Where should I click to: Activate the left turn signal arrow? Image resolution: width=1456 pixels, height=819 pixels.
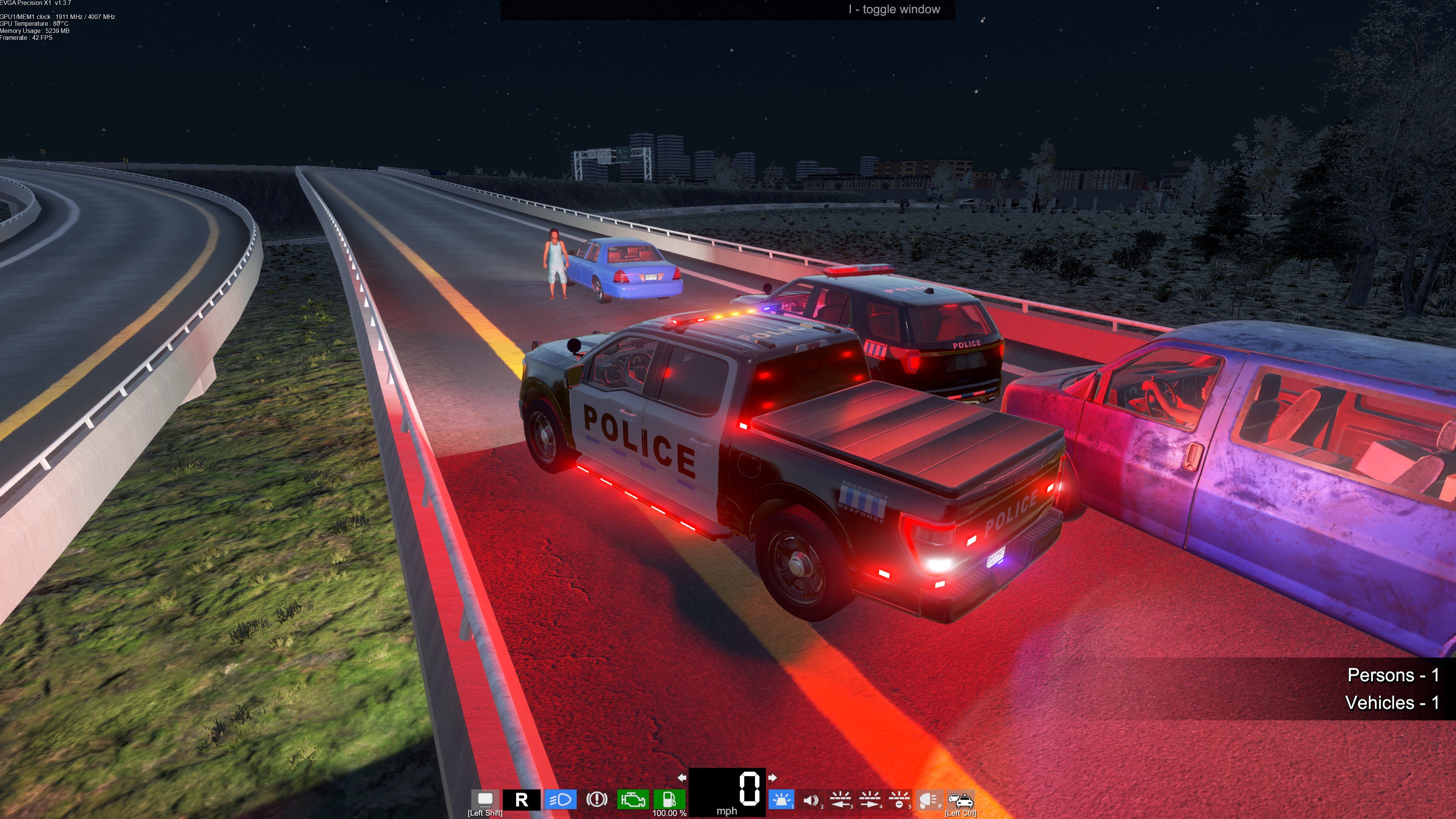pyautogui.click(x=682, y=778)
